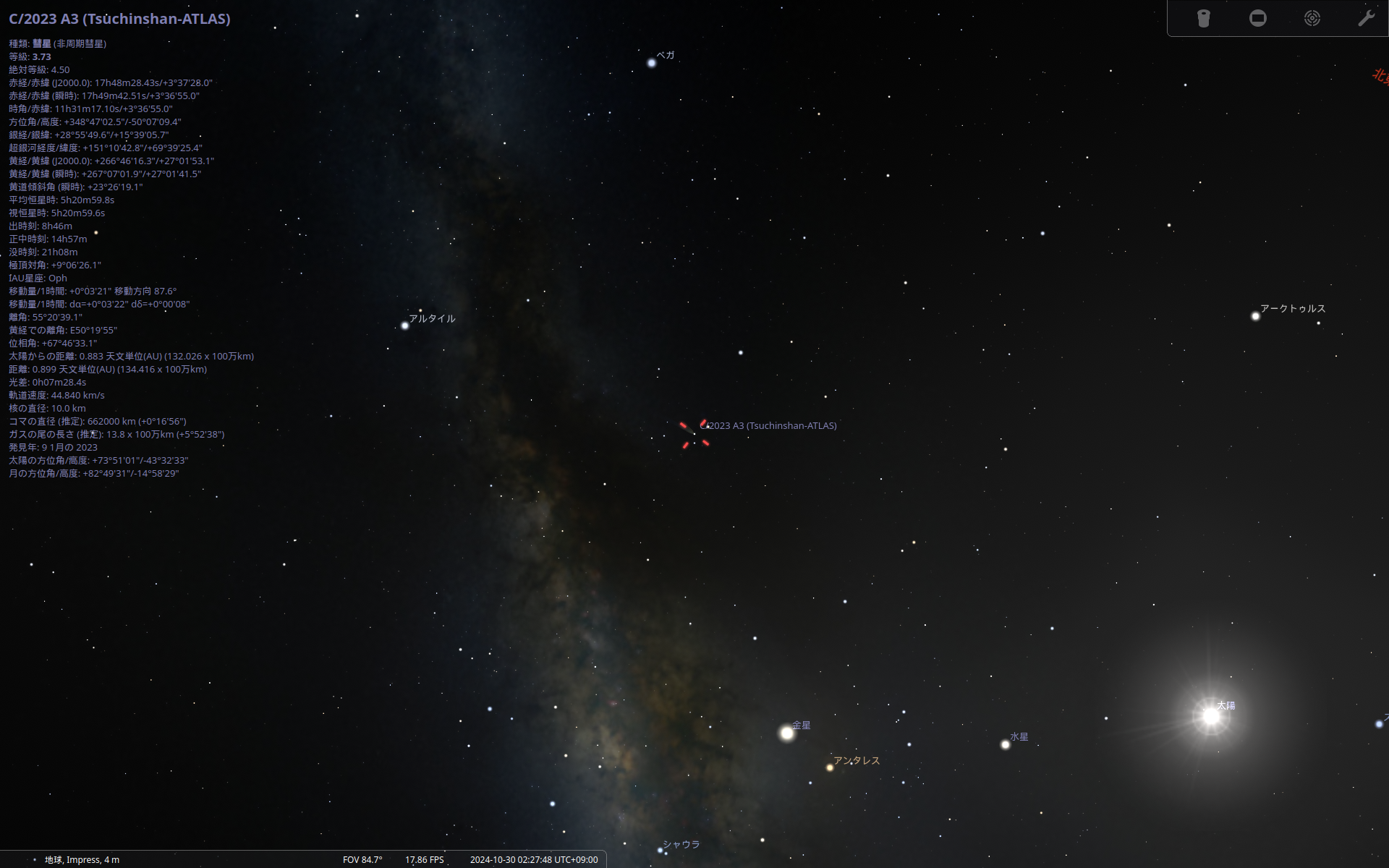Click the 地球, Impress location label
This screenshot has width=1389, height=868.
click(81, 859)
